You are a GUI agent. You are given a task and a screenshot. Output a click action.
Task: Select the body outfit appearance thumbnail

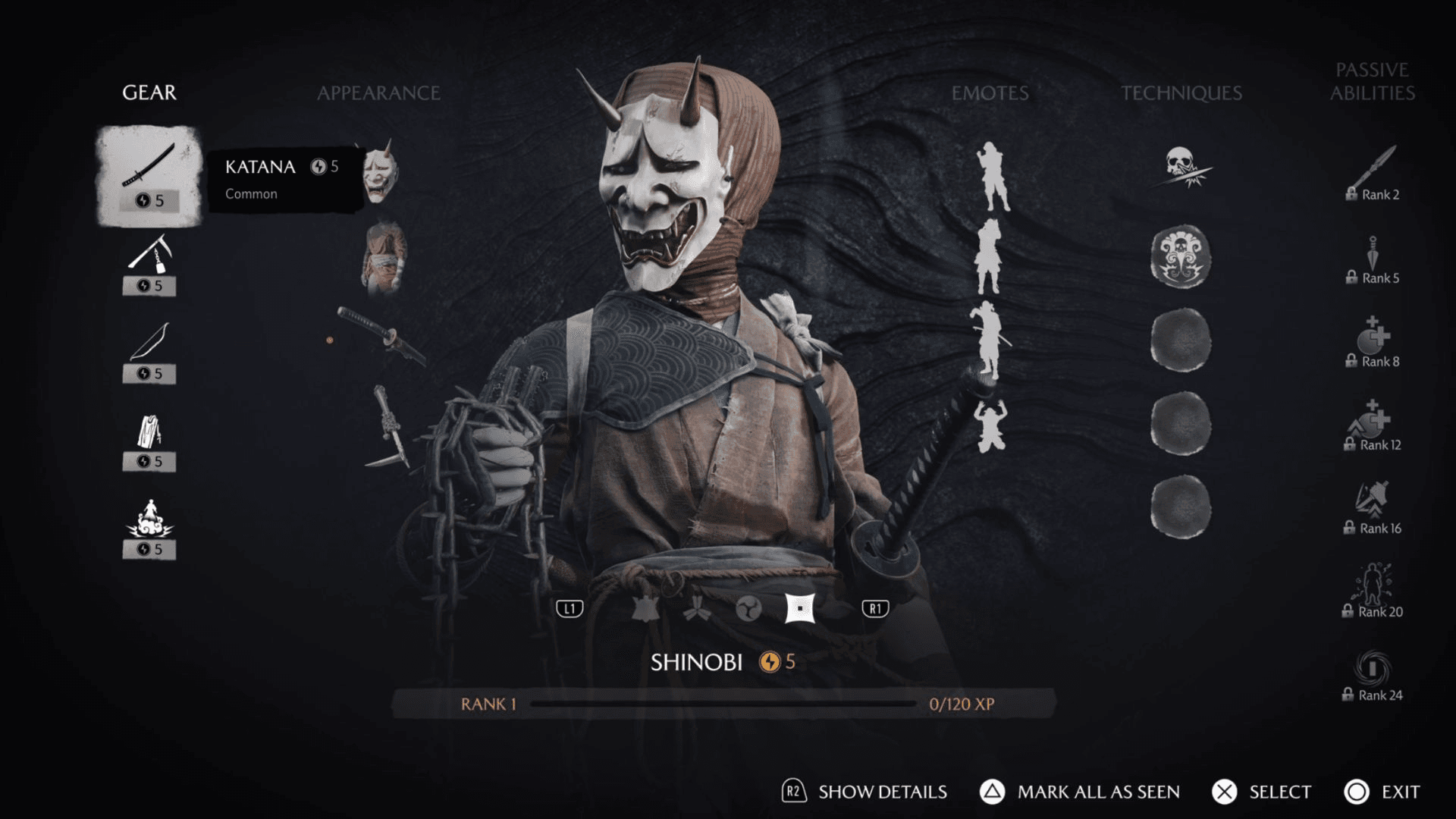384,256
